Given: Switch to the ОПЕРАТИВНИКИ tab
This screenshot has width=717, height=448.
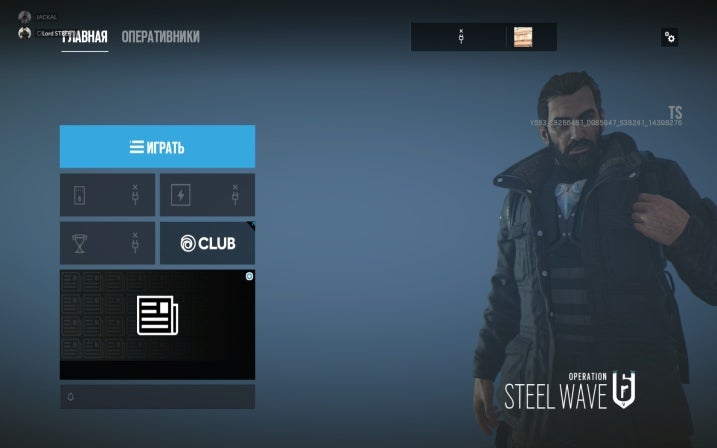Looking at the screenshot, I should tap(160, 37).
